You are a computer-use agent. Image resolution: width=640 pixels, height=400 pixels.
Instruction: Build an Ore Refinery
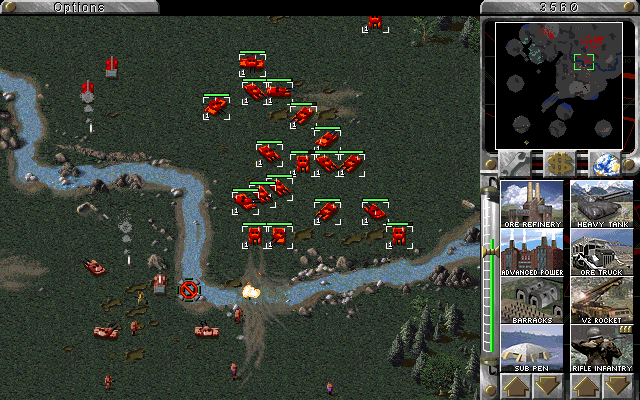click(531, 203)
